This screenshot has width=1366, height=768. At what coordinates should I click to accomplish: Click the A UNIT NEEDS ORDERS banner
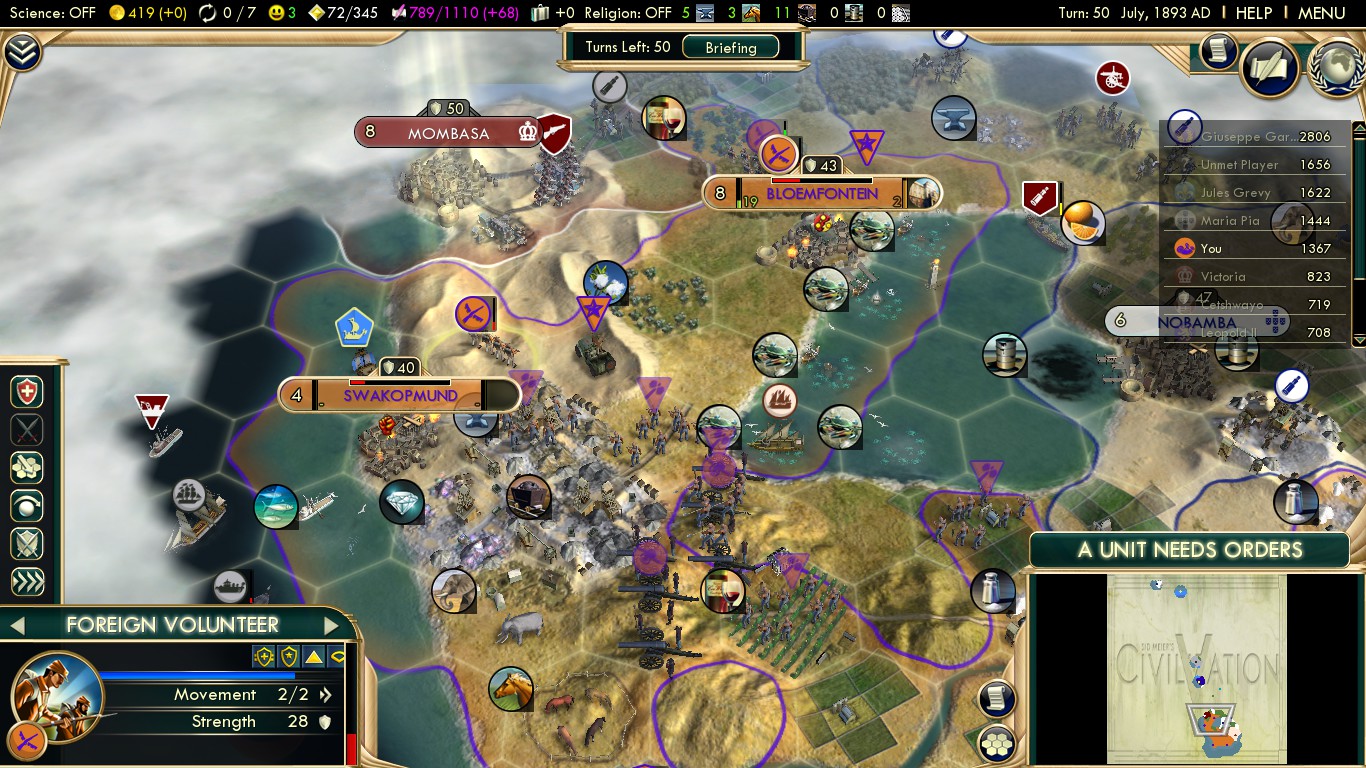(1188, 550)
